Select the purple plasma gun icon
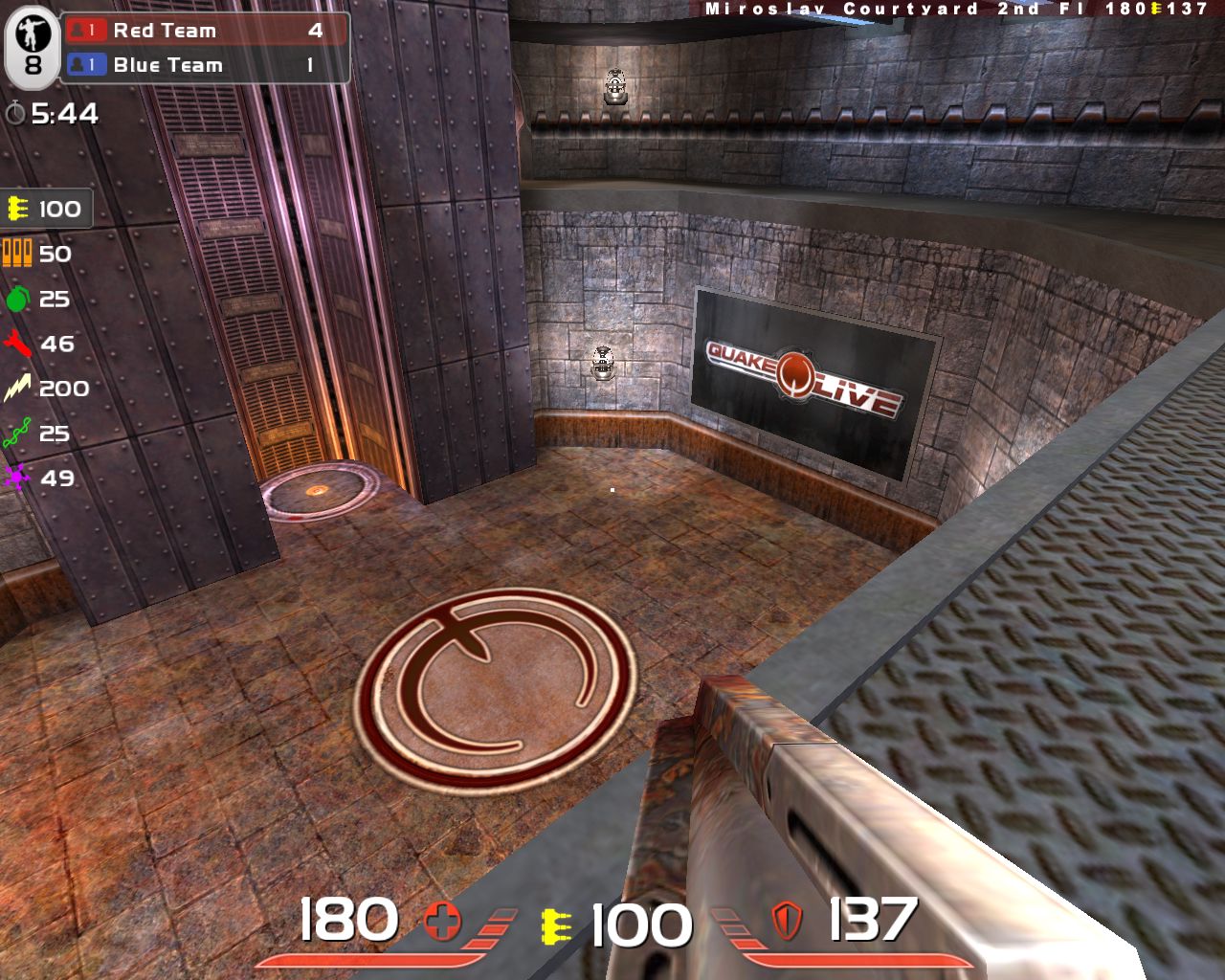Screen dimensions: 1225x980 [18, 478]
